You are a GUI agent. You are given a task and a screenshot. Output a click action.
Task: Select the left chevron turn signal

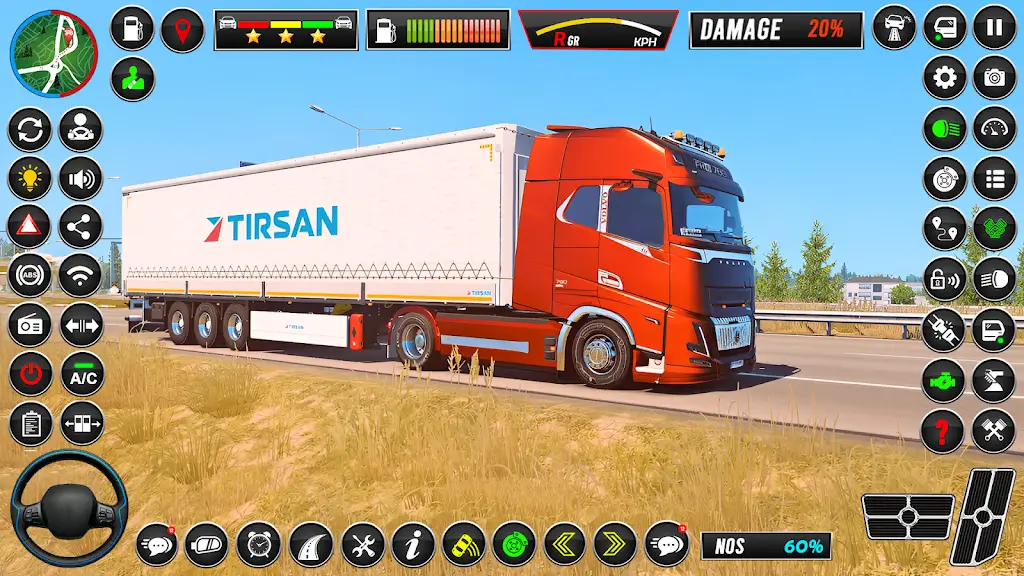coord(565,545)
